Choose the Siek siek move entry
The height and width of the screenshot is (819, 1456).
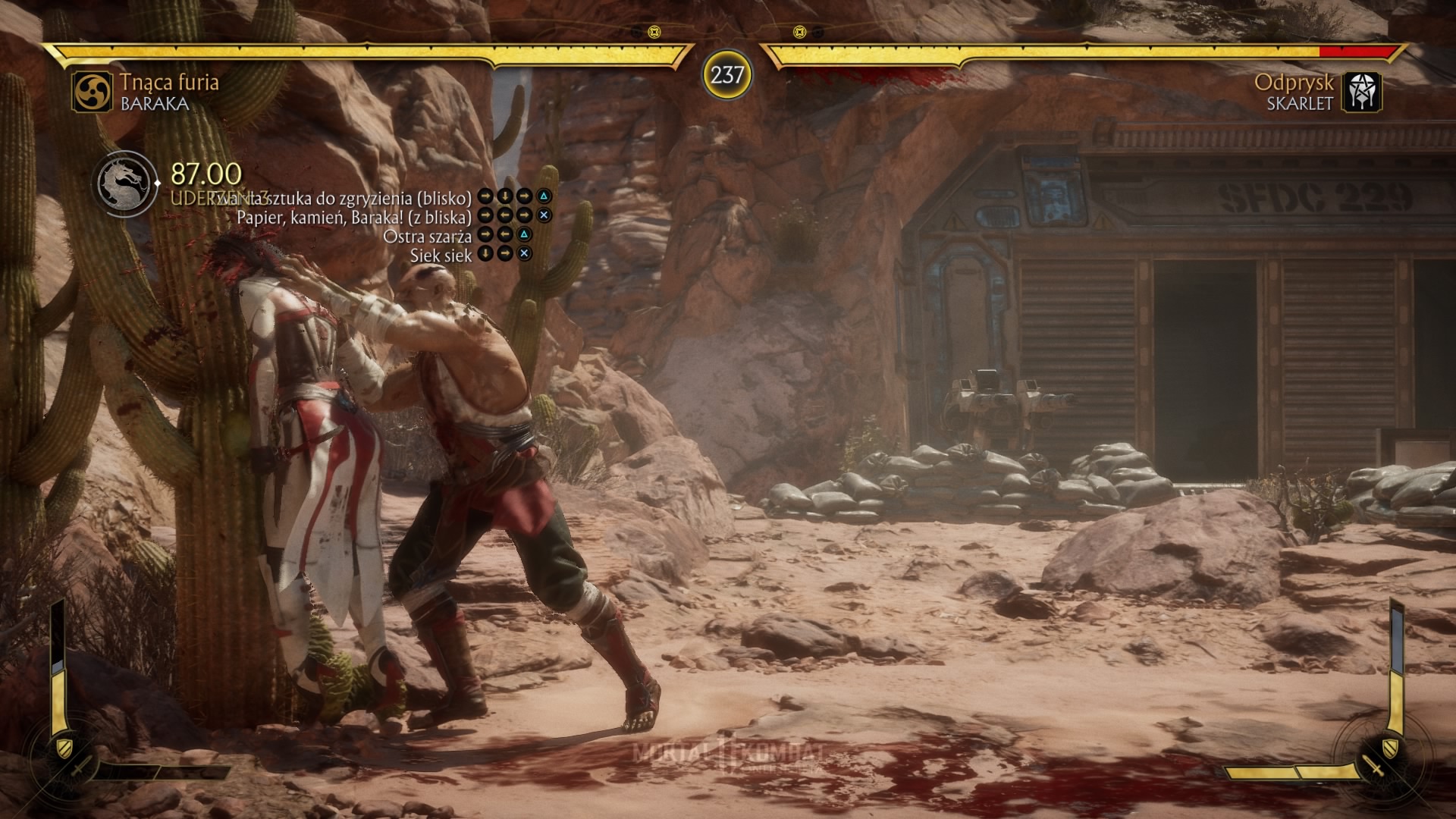[441, 255]
